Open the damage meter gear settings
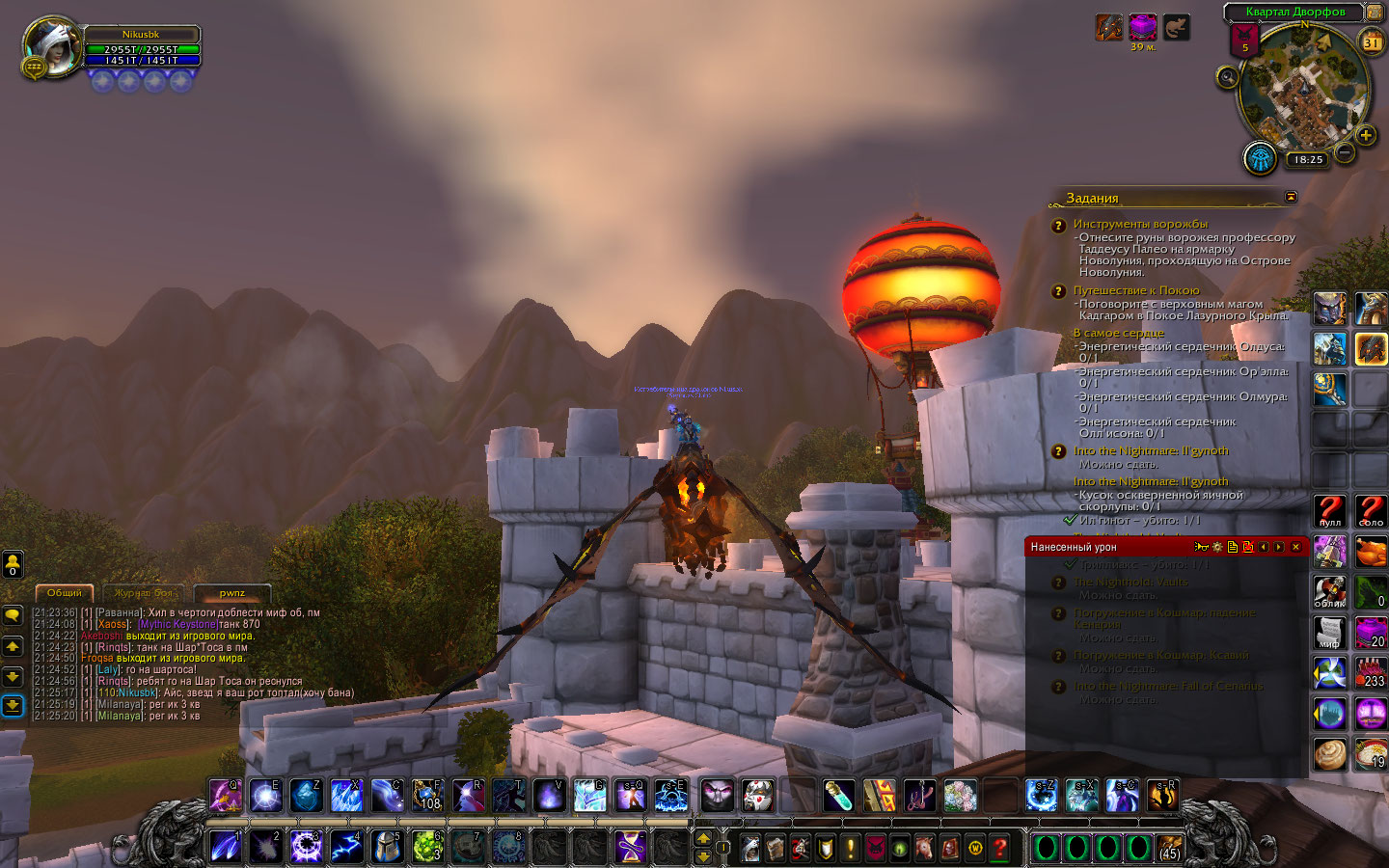1389x868 pixels. [x=1217, y=547]
